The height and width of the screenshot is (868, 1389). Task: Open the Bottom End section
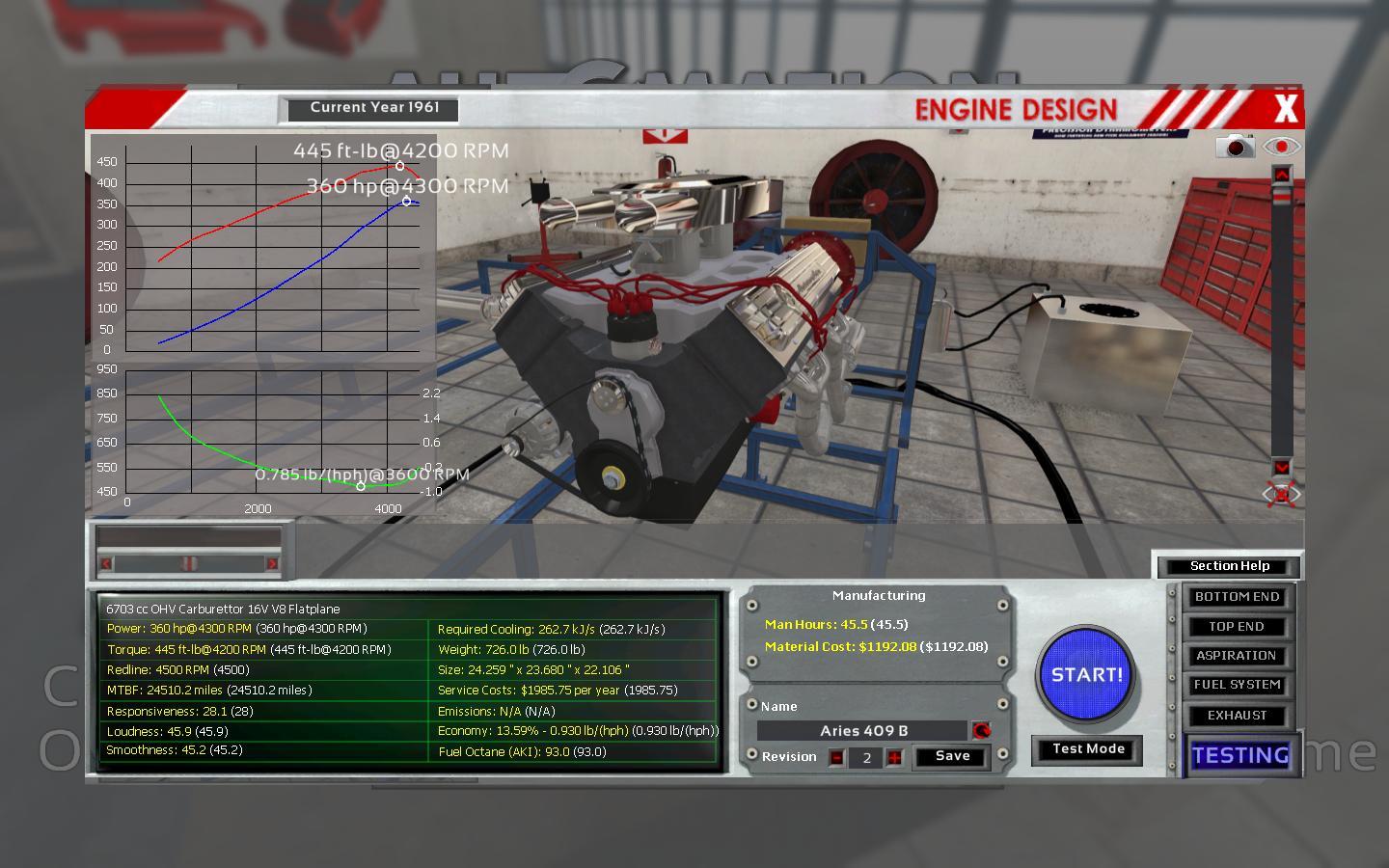pos(1237,597)
